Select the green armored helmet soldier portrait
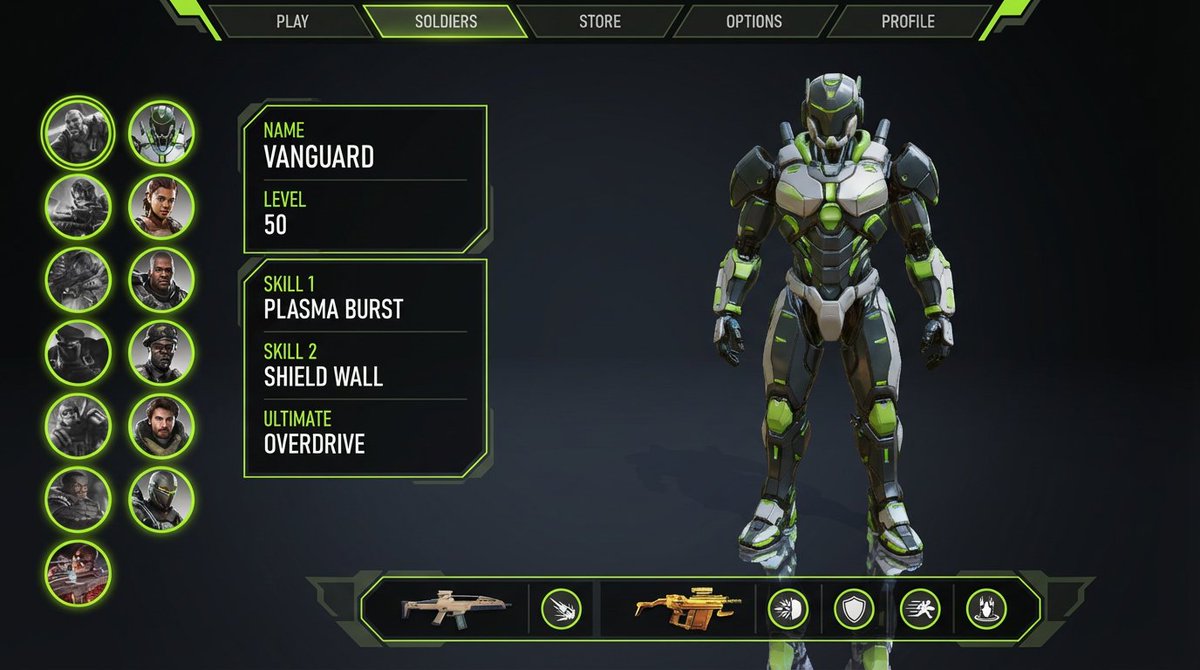The height and width of the screenshot is (670, 1200). (x=161, y=133)
